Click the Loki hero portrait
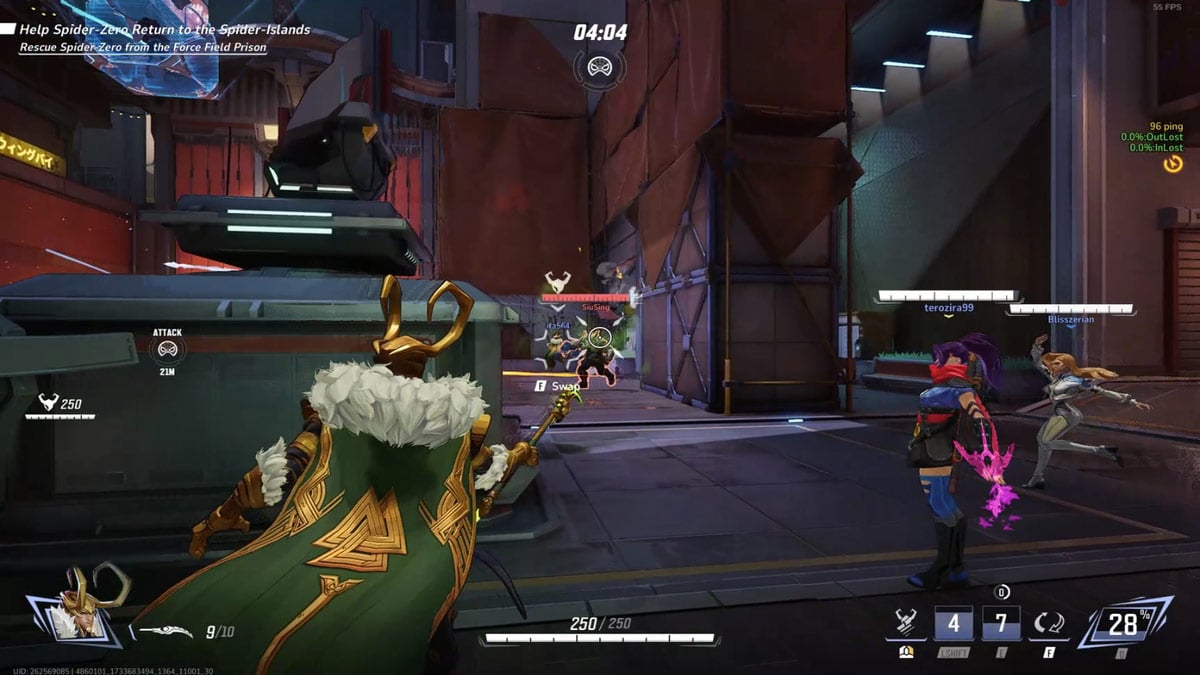 pyautogui.click(x=78, y=606)
